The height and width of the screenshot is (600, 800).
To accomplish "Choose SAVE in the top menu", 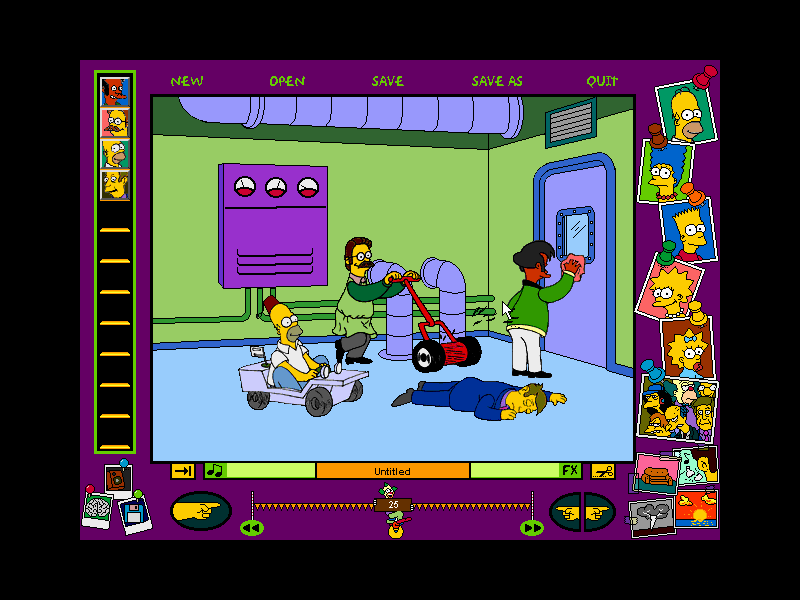I will [388, 81].
